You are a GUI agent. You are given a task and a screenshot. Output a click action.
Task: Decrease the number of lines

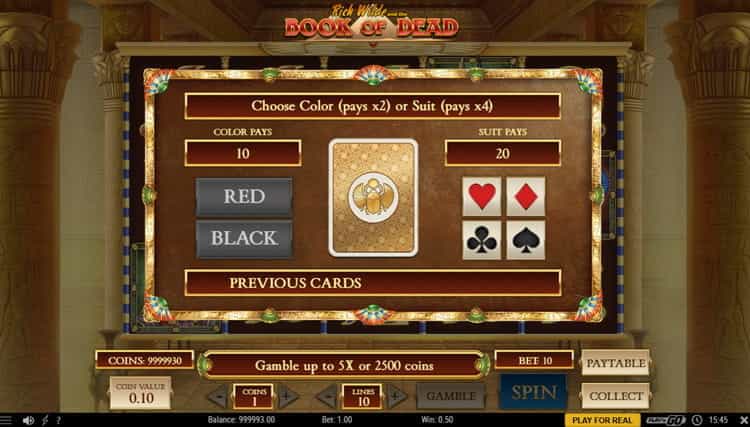coord(329,396)
